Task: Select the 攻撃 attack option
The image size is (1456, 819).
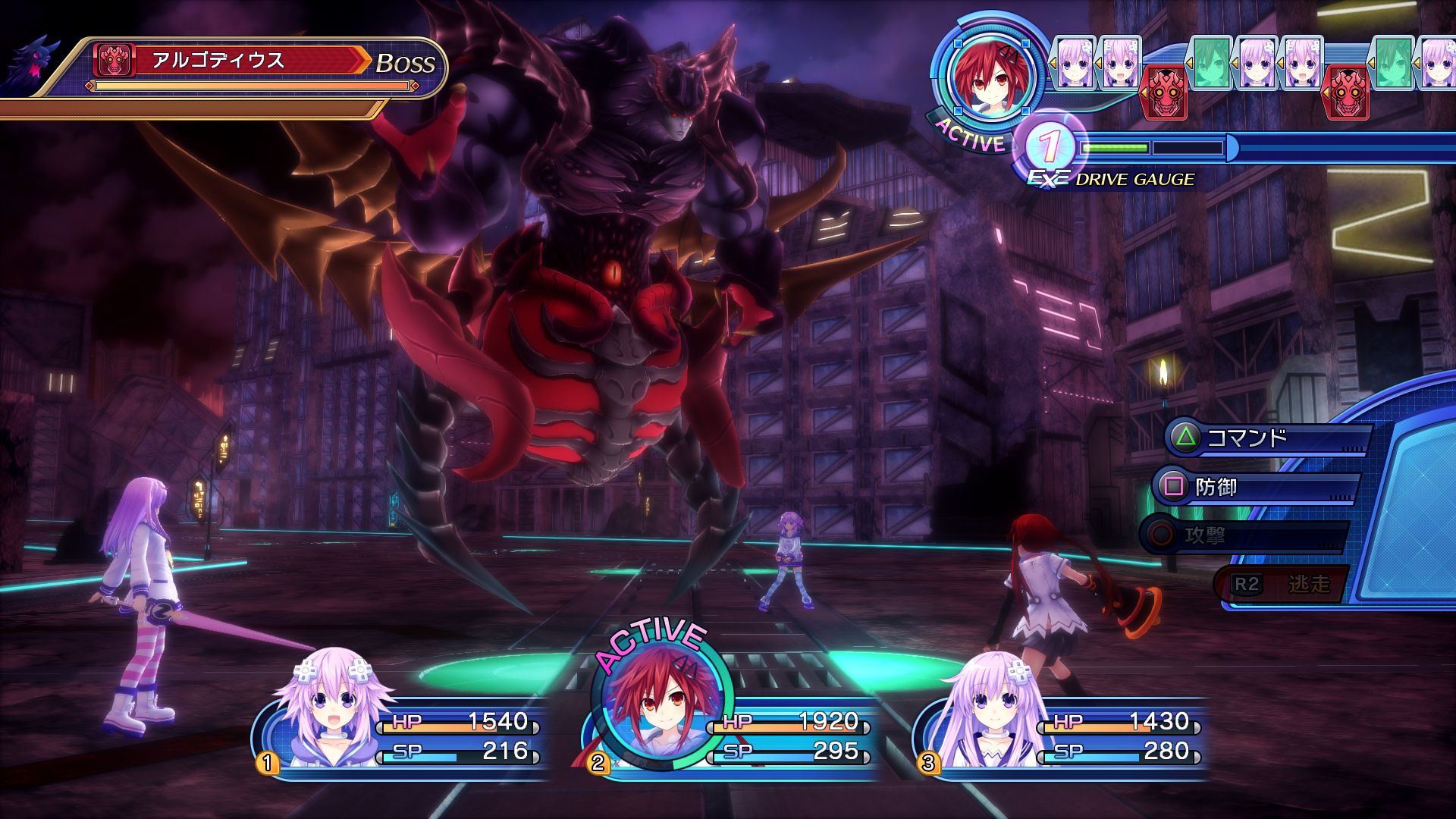Action: tap(1244, 536)
